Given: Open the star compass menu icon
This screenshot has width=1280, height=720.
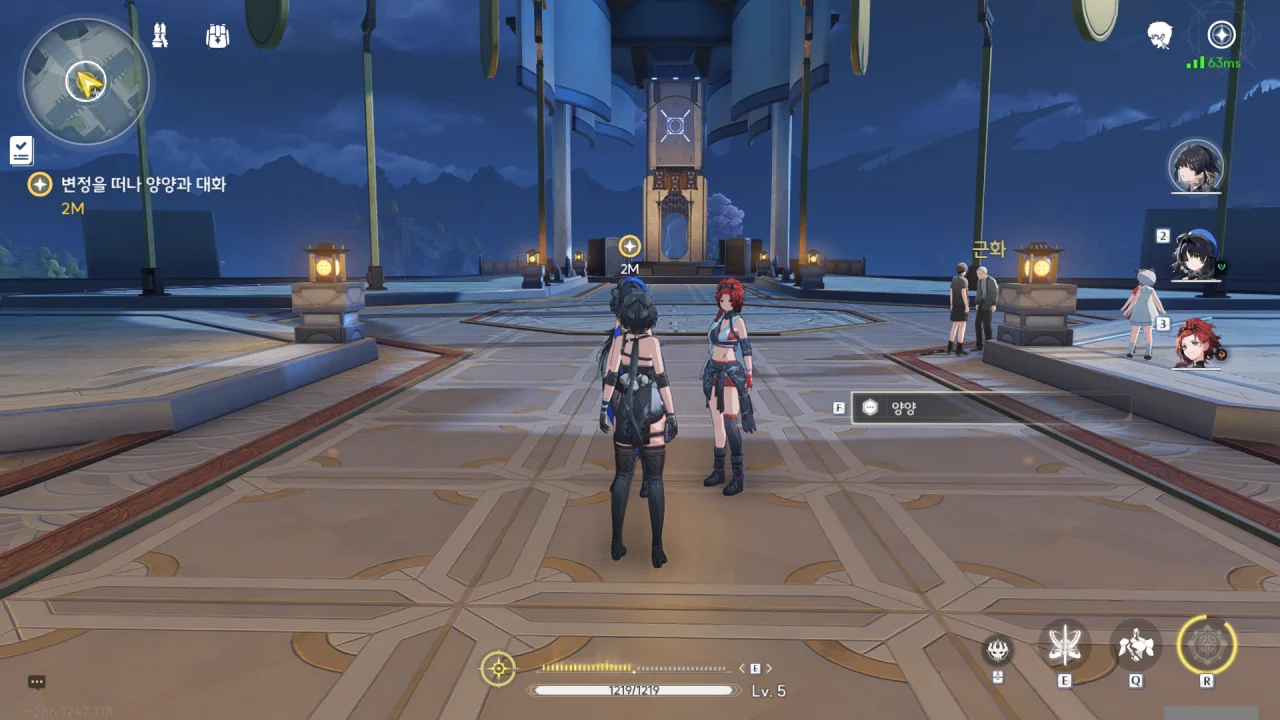Looking at the screenshot, I should pos(1221,35).
